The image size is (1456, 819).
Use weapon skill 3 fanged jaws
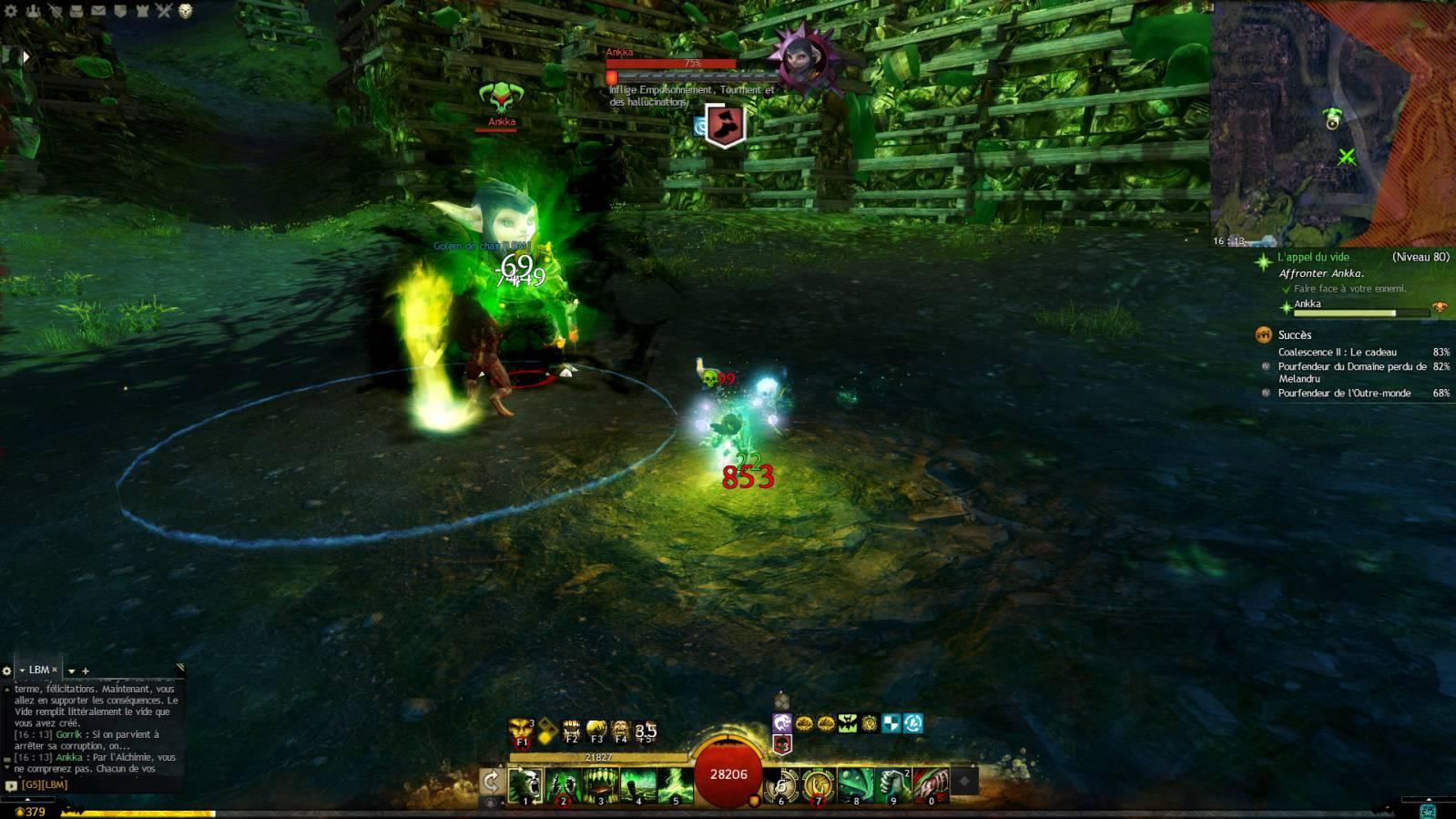[601, 784]
